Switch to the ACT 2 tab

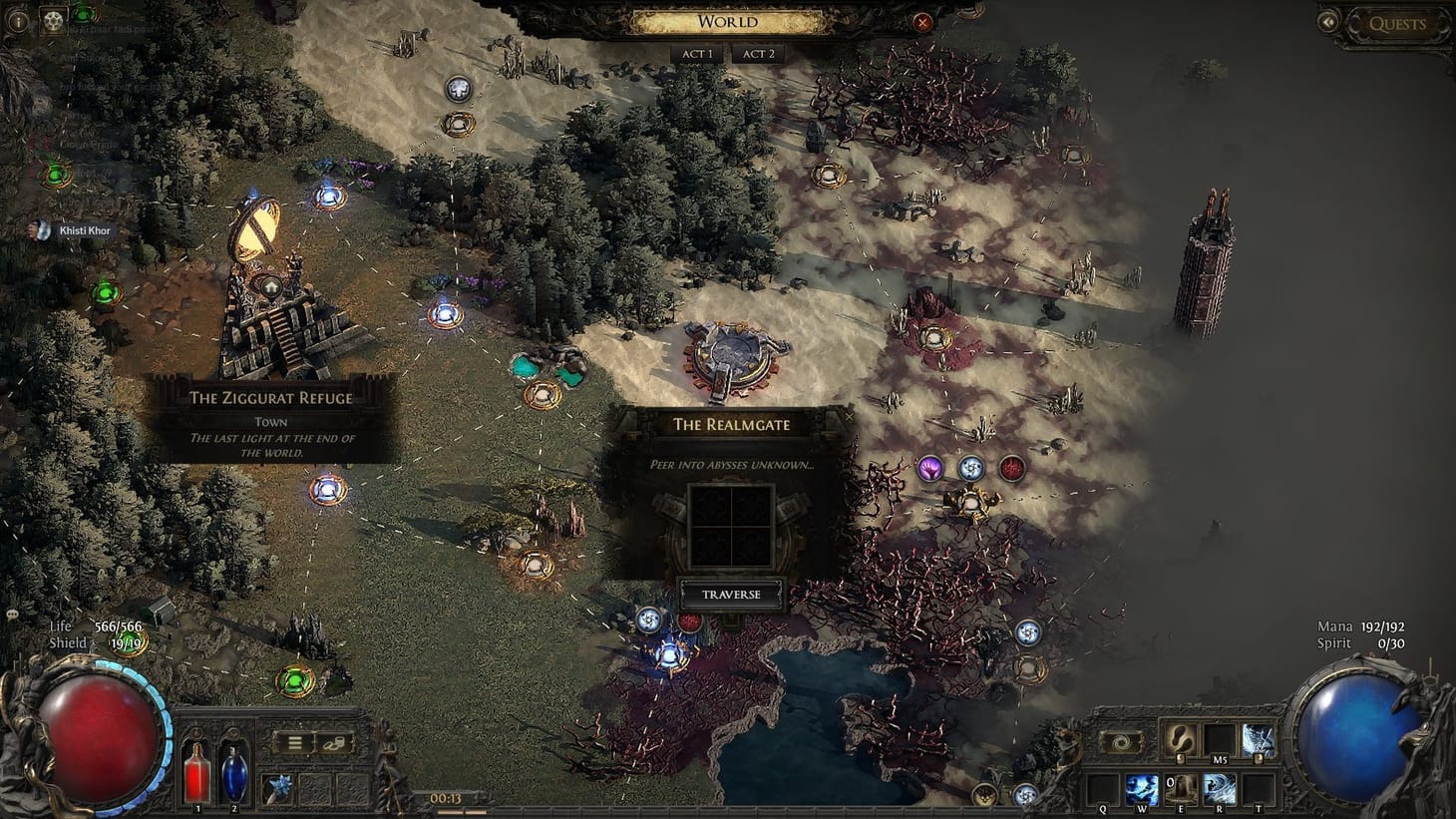click(x=758, y=54)
